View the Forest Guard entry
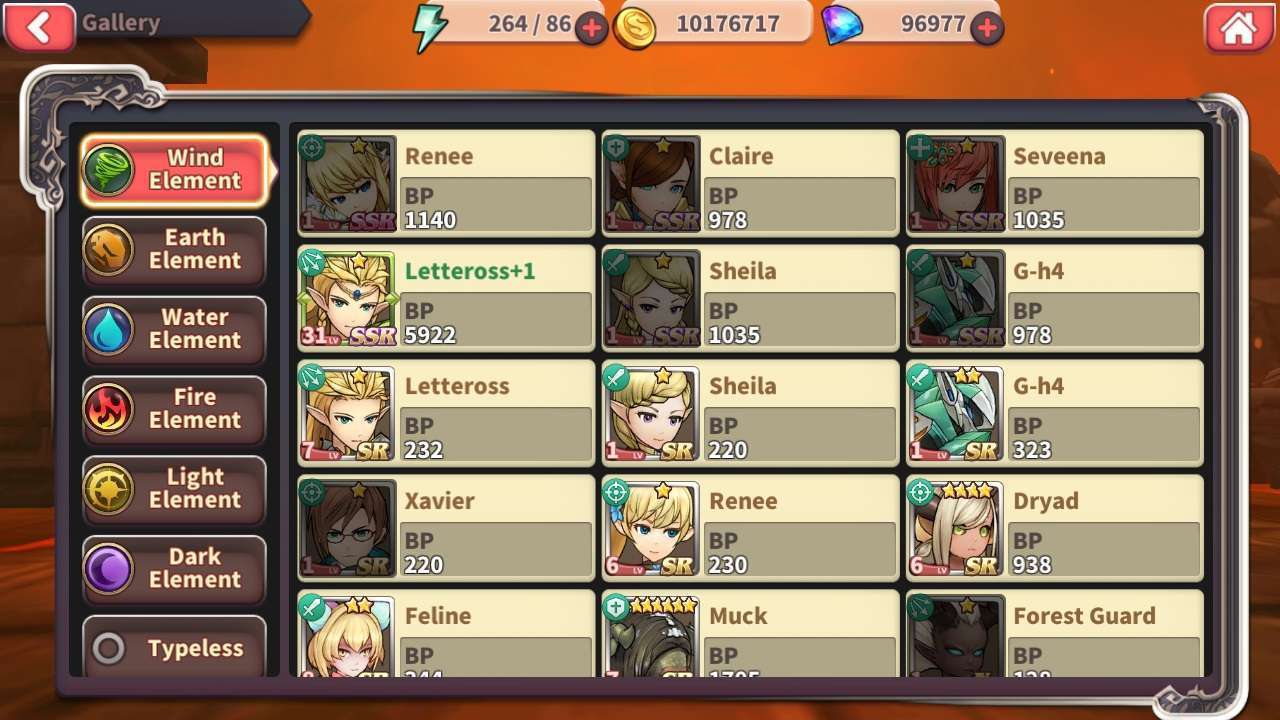1280x720 pixels. [x=1054, y=634]
